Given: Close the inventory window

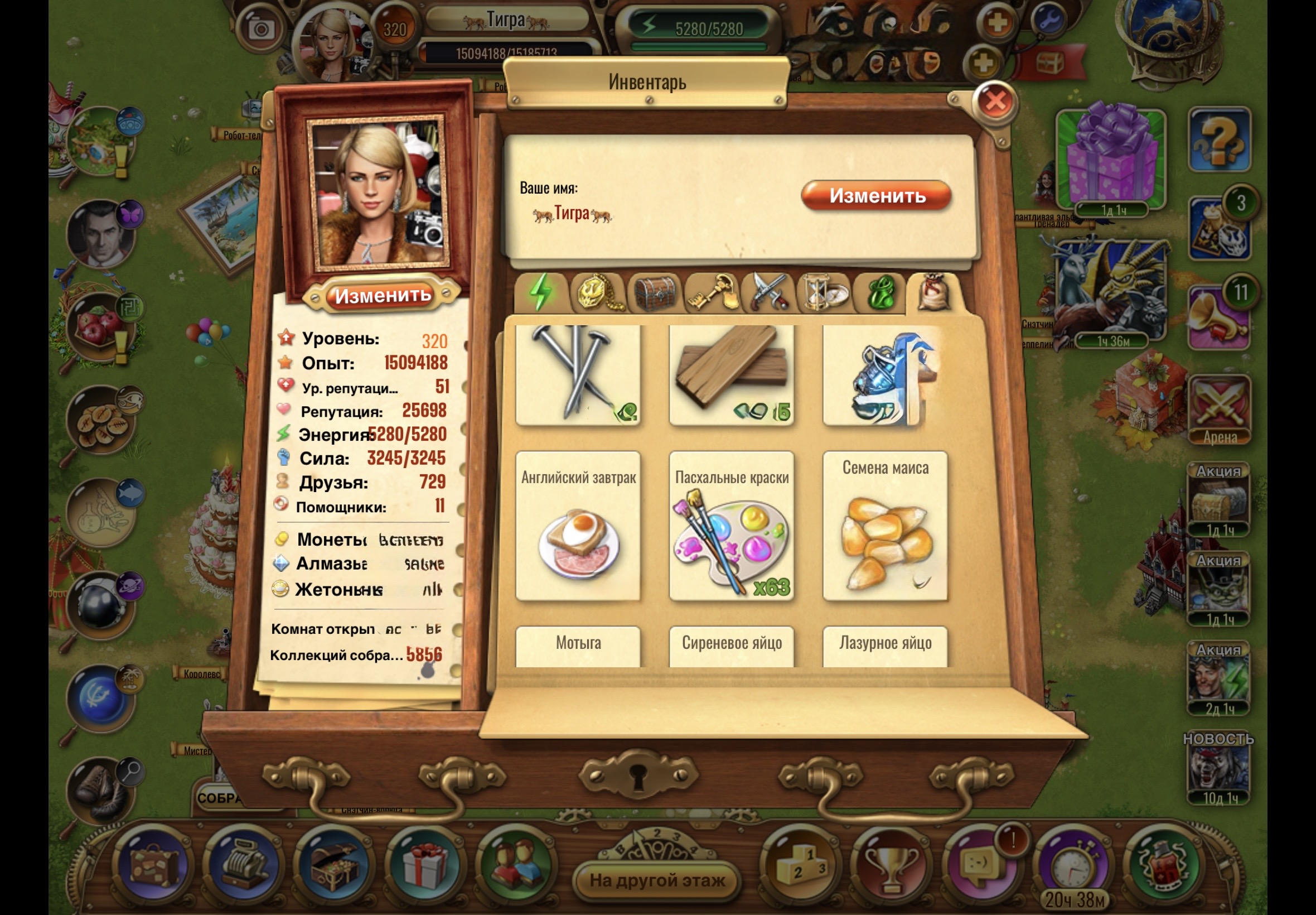Looking at the screenshot, I should tap(995, 102).
